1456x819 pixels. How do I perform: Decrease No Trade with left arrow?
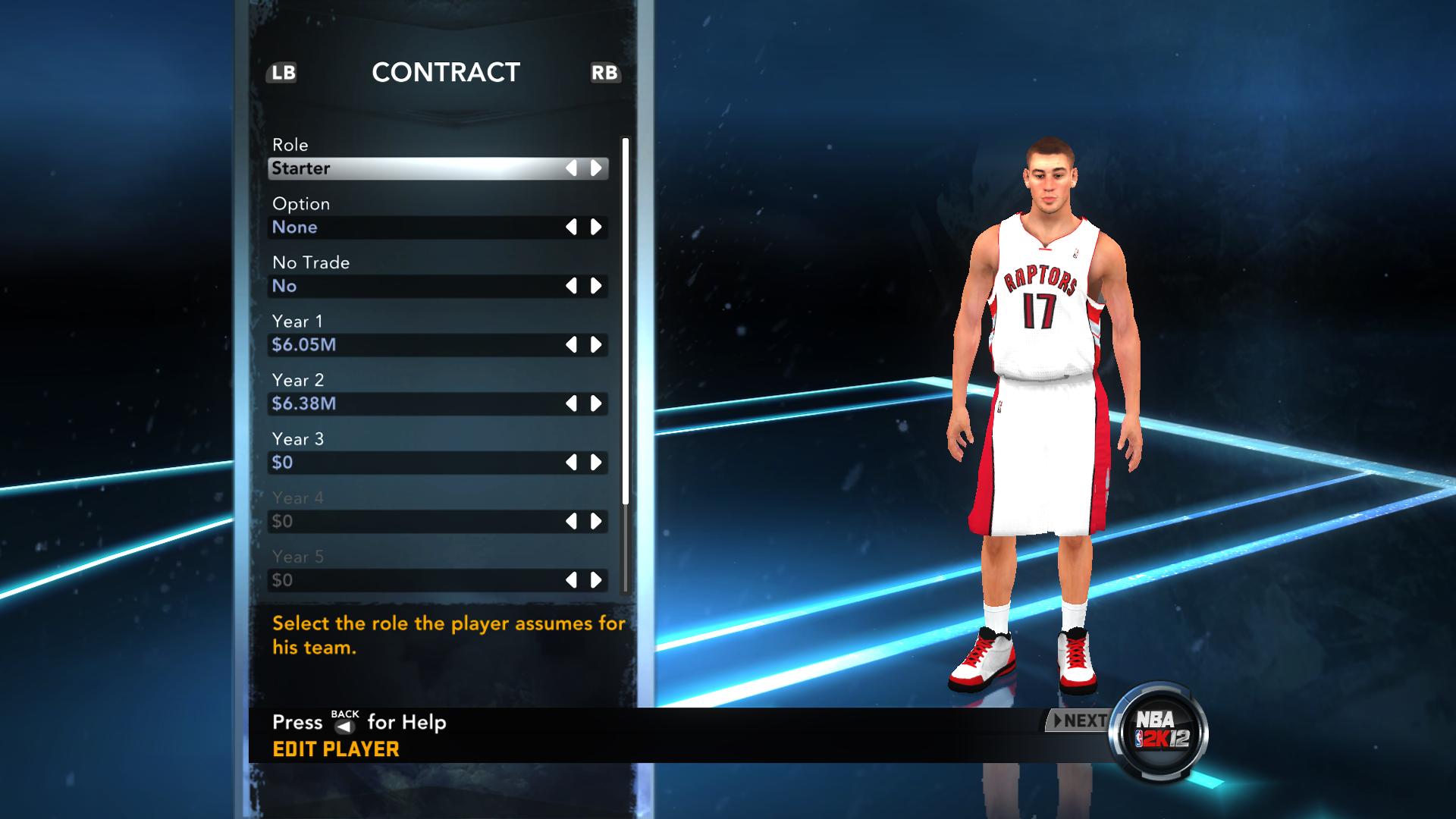(x=571, y=286)
